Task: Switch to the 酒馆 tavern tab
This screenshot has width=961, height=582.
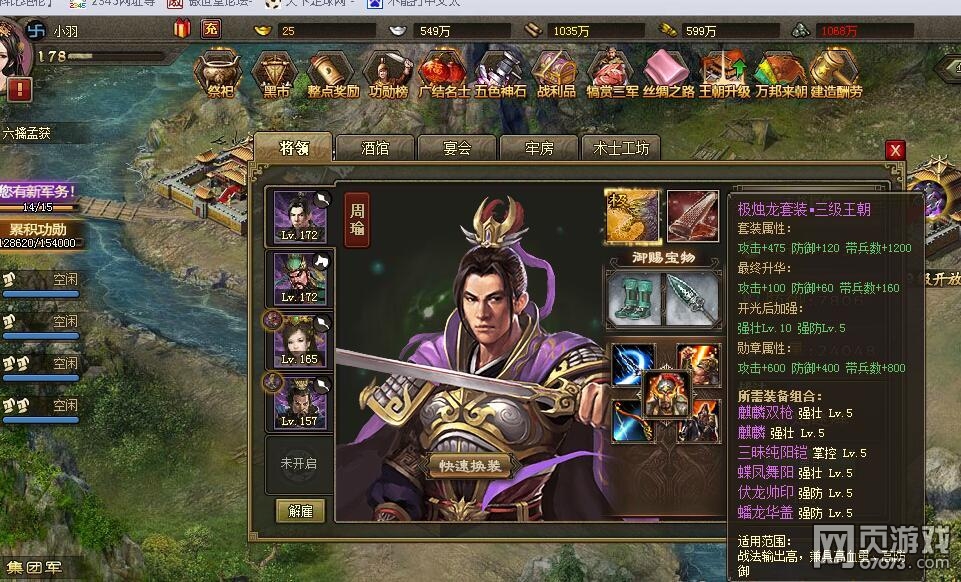Action: pos(374,148)
